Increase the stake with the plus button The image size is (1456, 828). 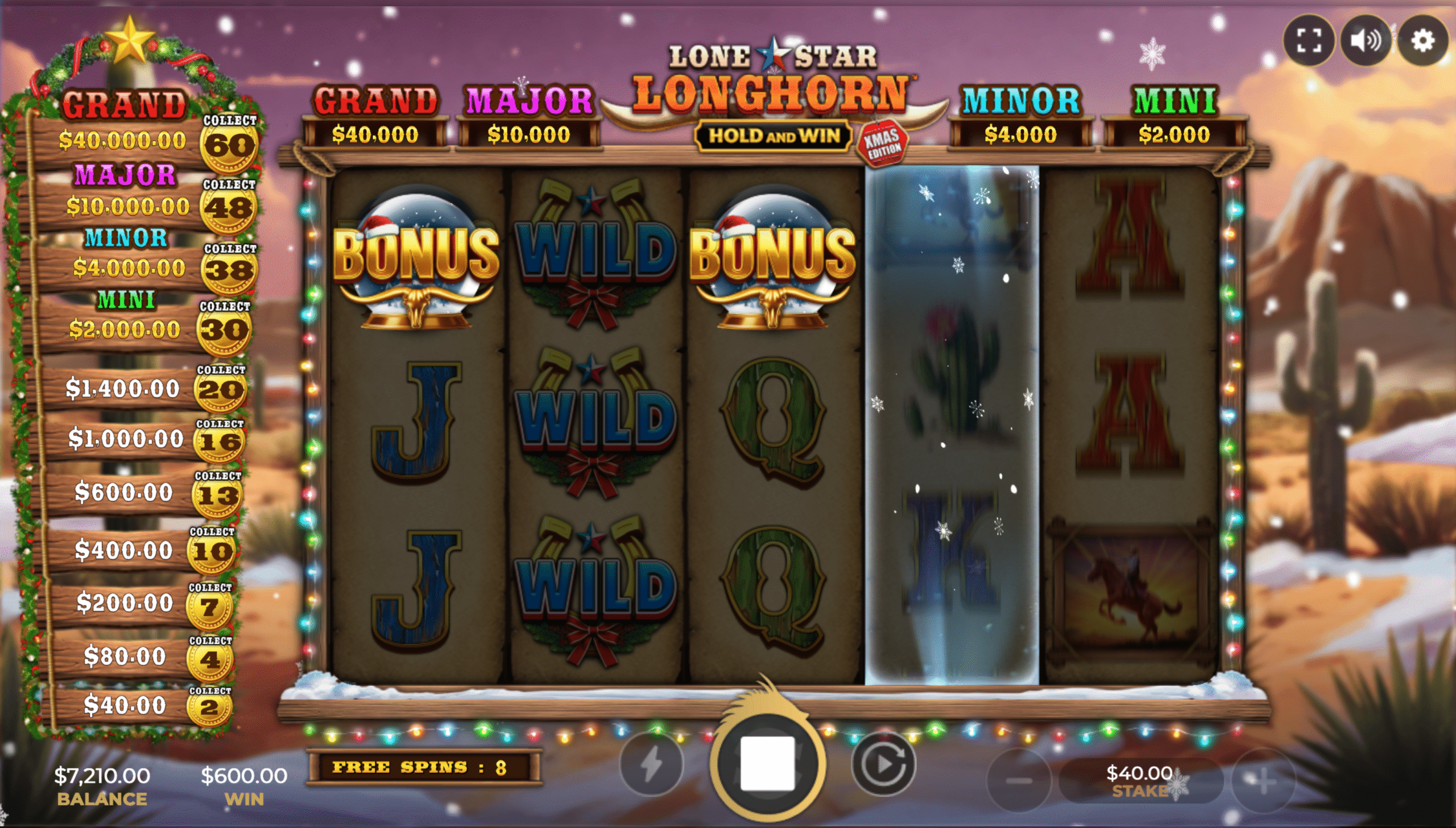click(1263, 780)
